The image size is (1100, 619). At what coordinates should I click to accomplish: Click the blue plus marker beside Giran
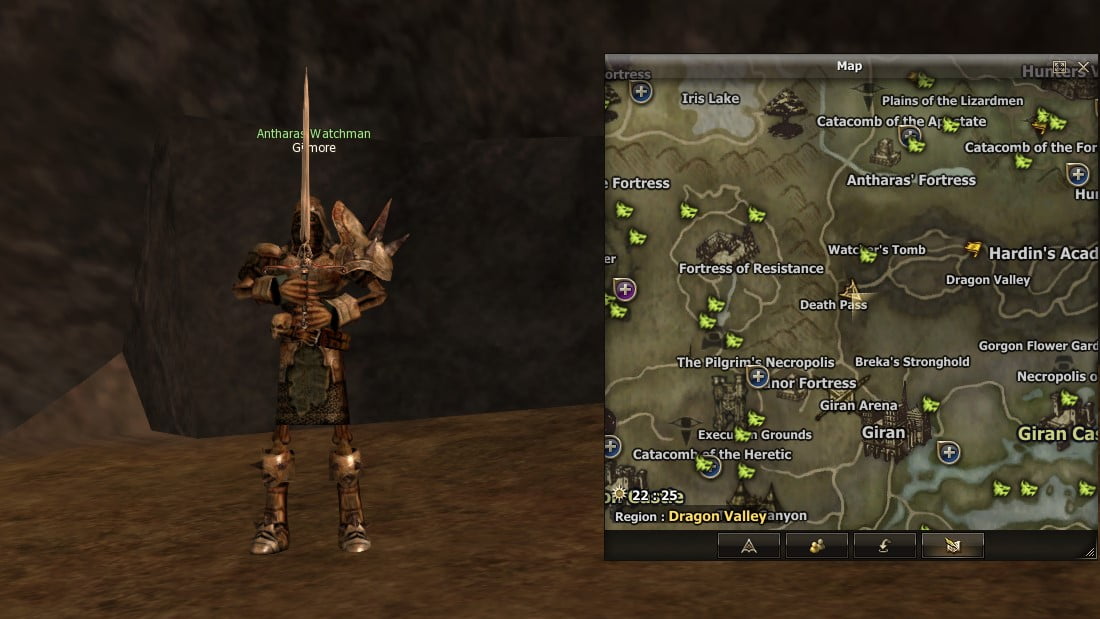[948, 453]
